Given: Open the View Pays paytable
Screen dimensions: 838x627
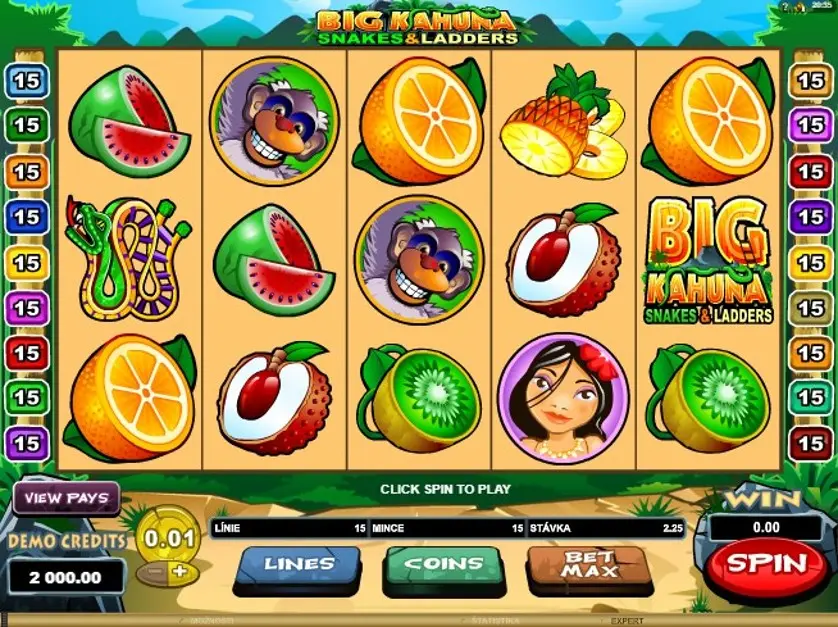Looking at the screenshot, I should [x=66, y=498].
